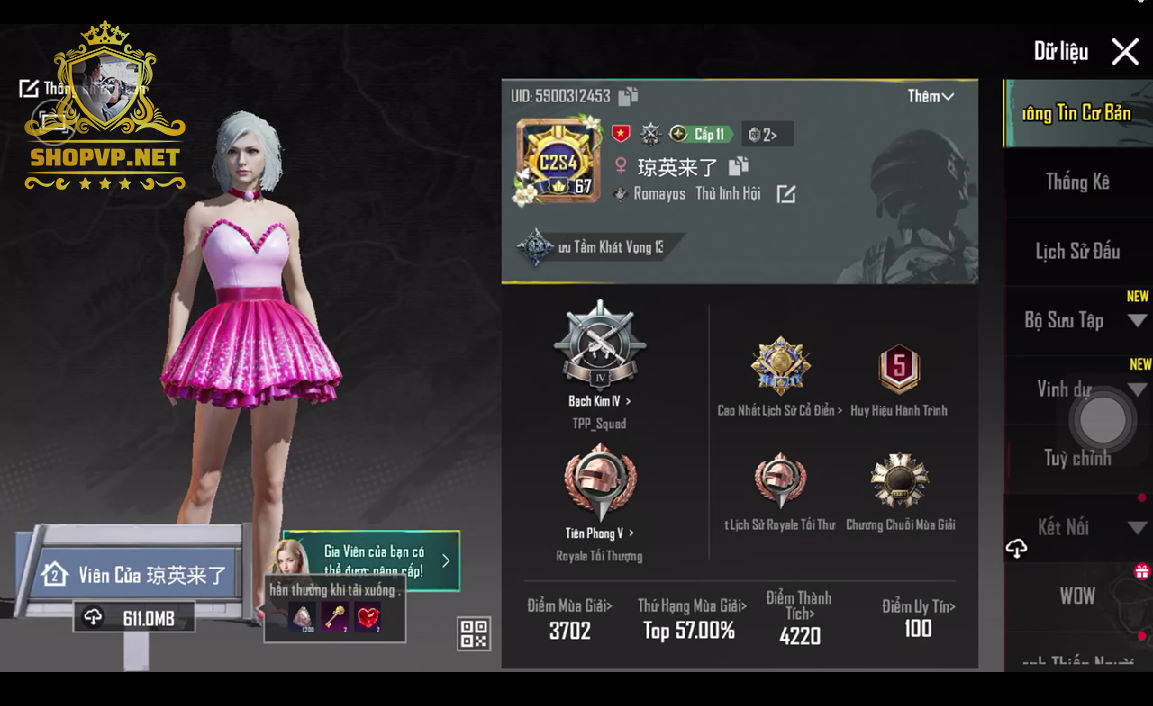
Task: Expand the Vinh dự section
Action: [x=1137, y=389]
